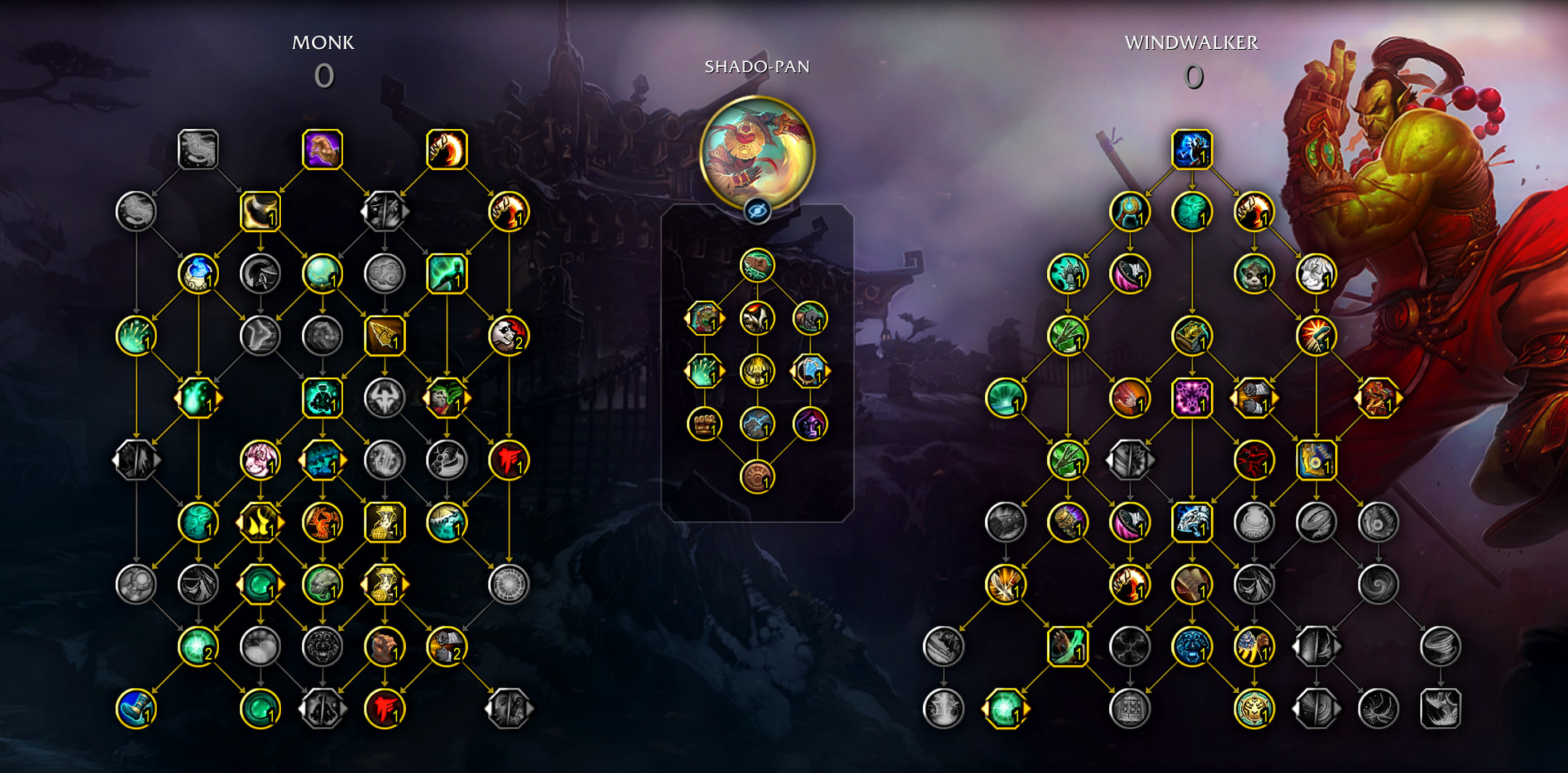
Task: Select the purple palm talent atop Monk tree
Action: click(323, 150)
